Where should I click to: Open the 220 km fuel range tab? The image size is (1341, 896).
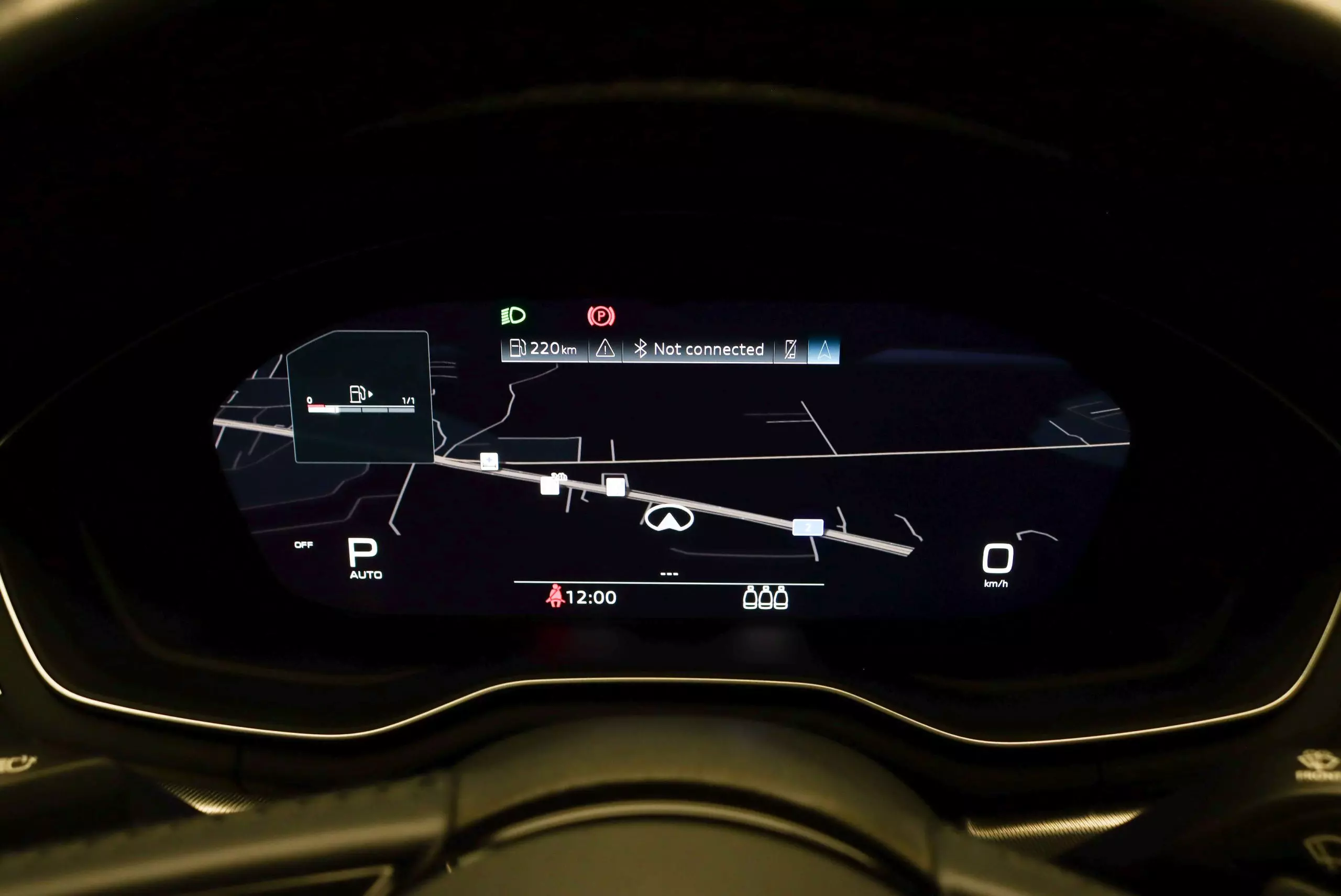click(x=544, y=349)
